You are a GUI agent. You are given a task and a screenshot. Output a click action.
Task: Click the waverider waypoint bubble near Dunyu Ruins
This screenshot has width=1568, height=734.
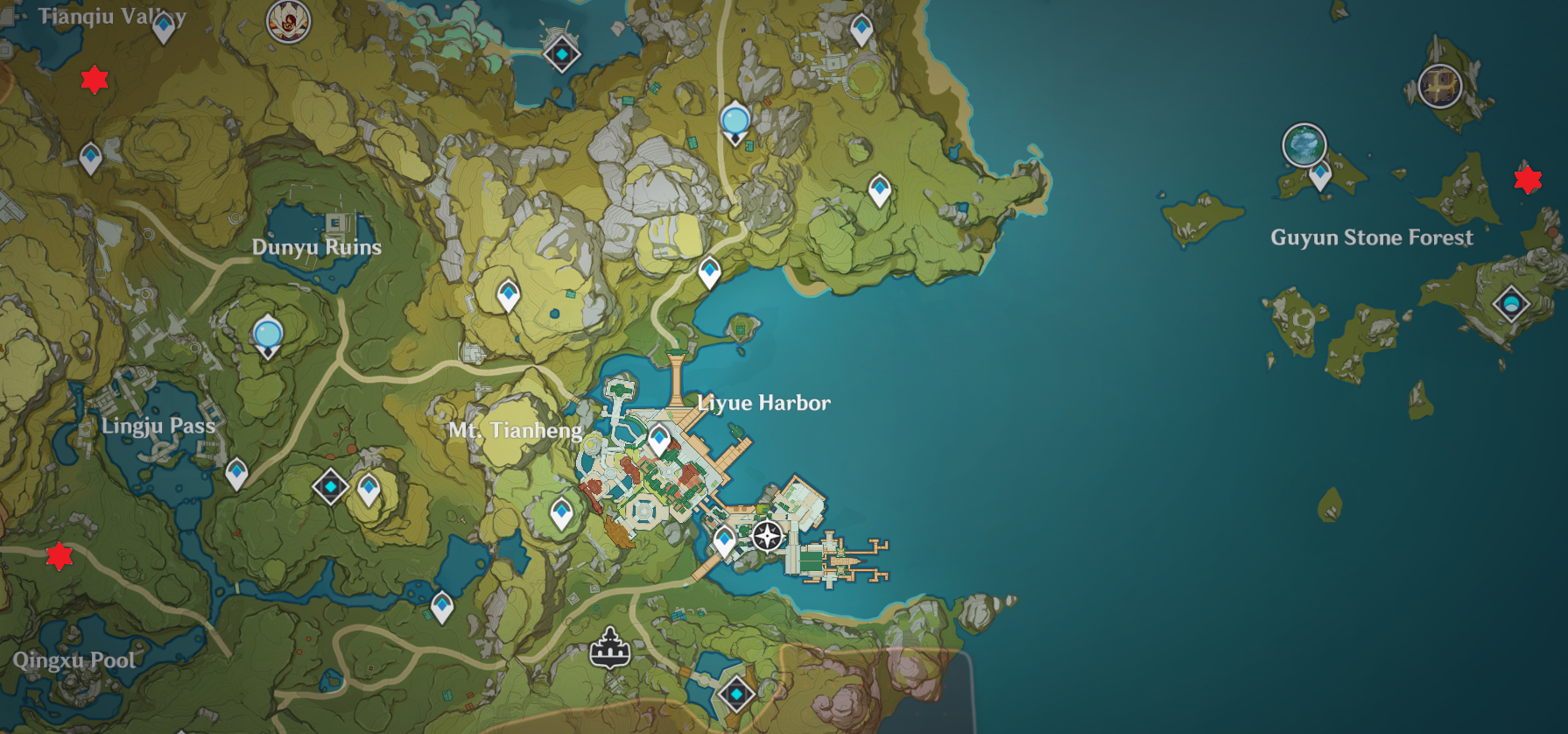[267, 333]
